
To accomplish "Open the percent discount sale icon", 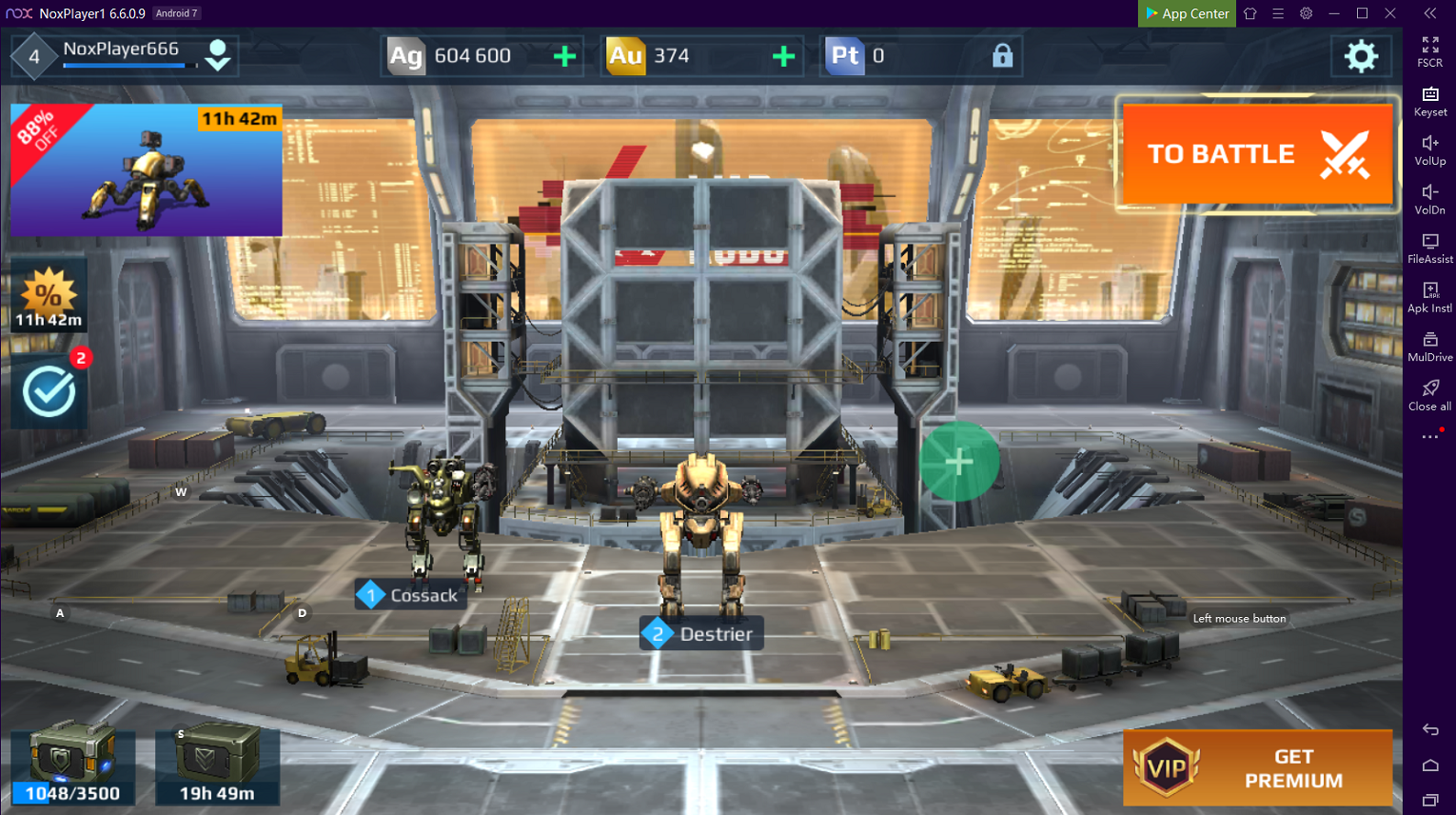I will tap(49, 296).
